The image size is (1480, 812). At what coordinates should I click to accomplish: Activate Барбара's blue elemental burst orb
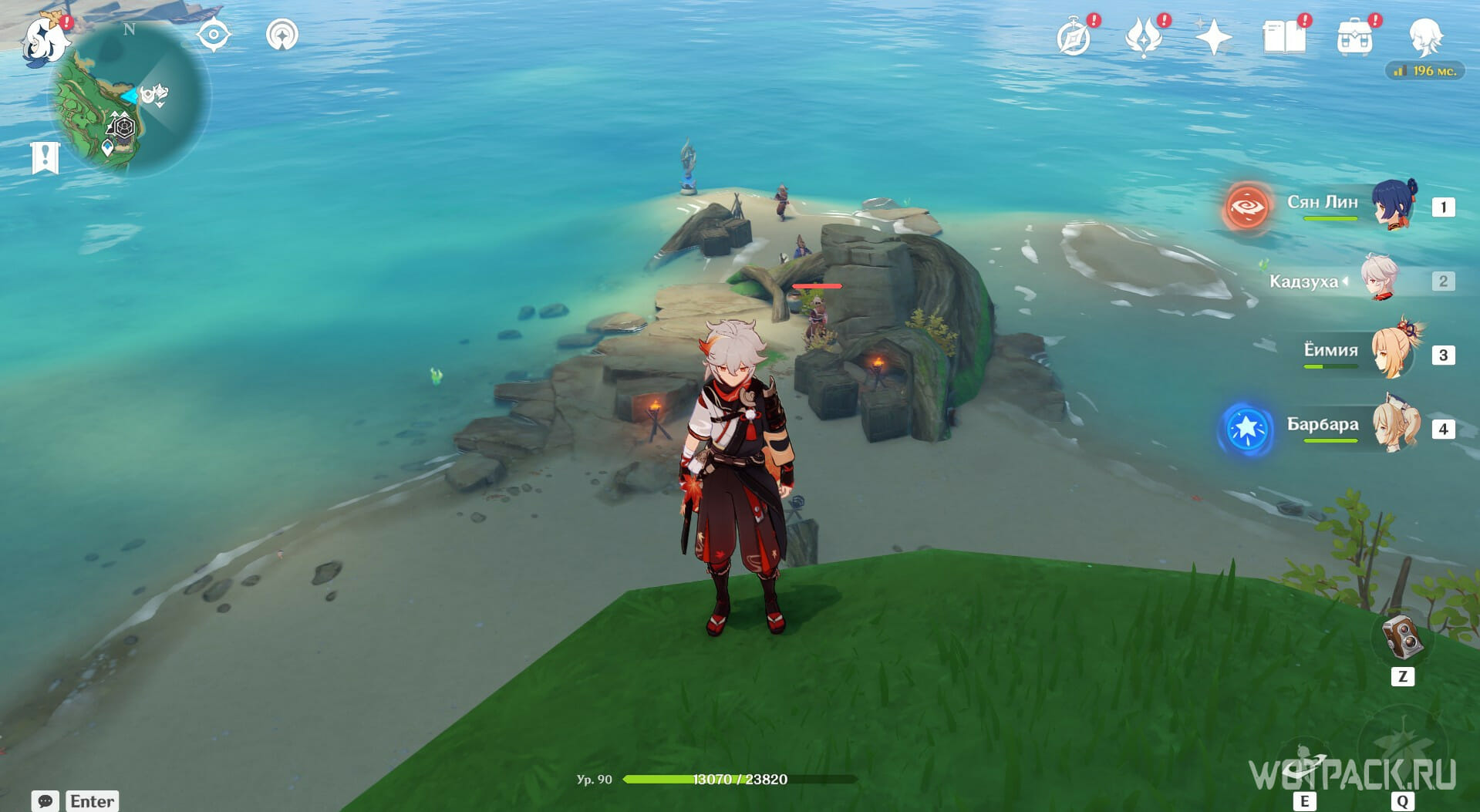[1246, 429]
